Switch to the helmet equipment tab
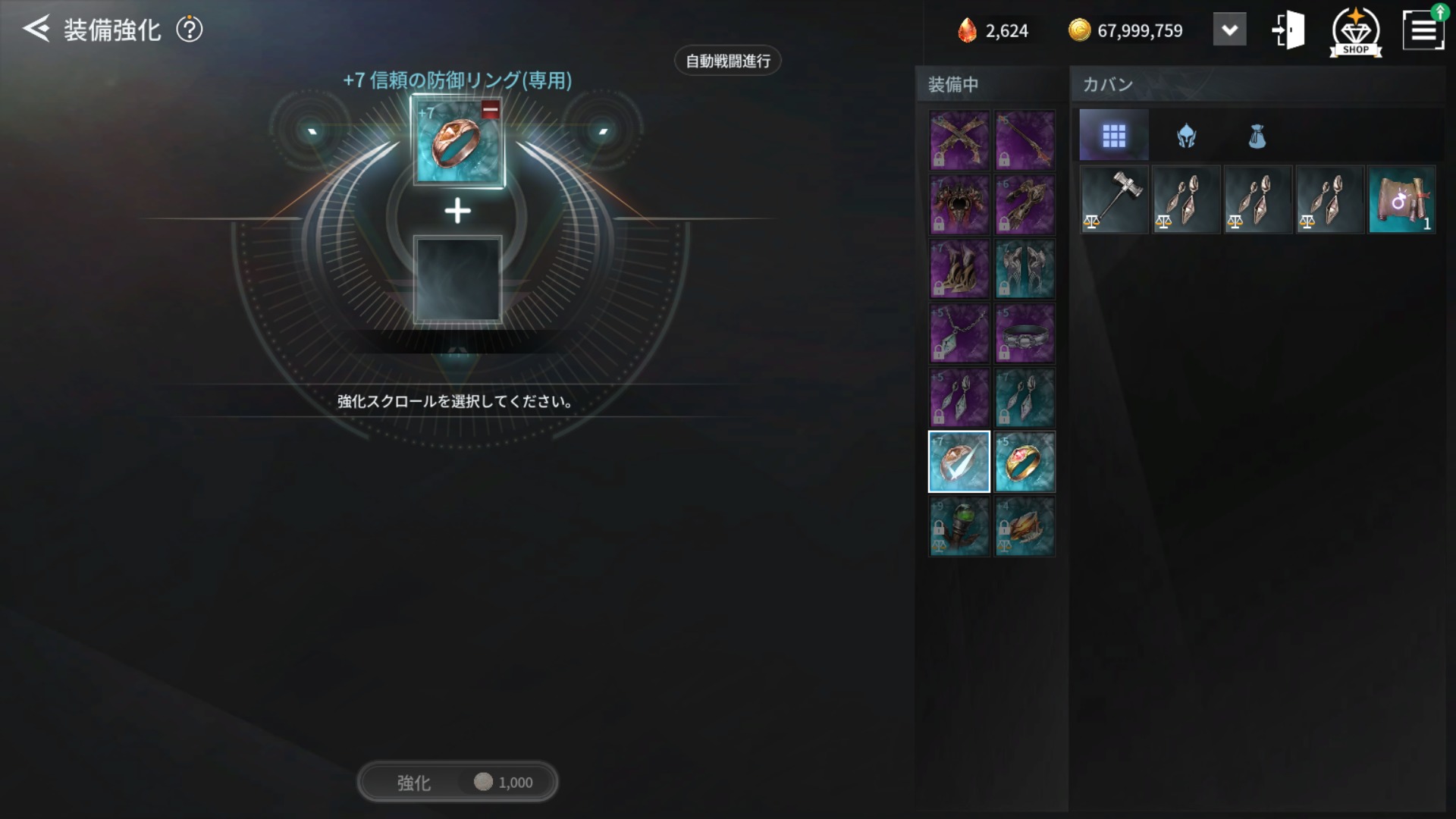1456x819 pixels. click(x=1185, y=135)
